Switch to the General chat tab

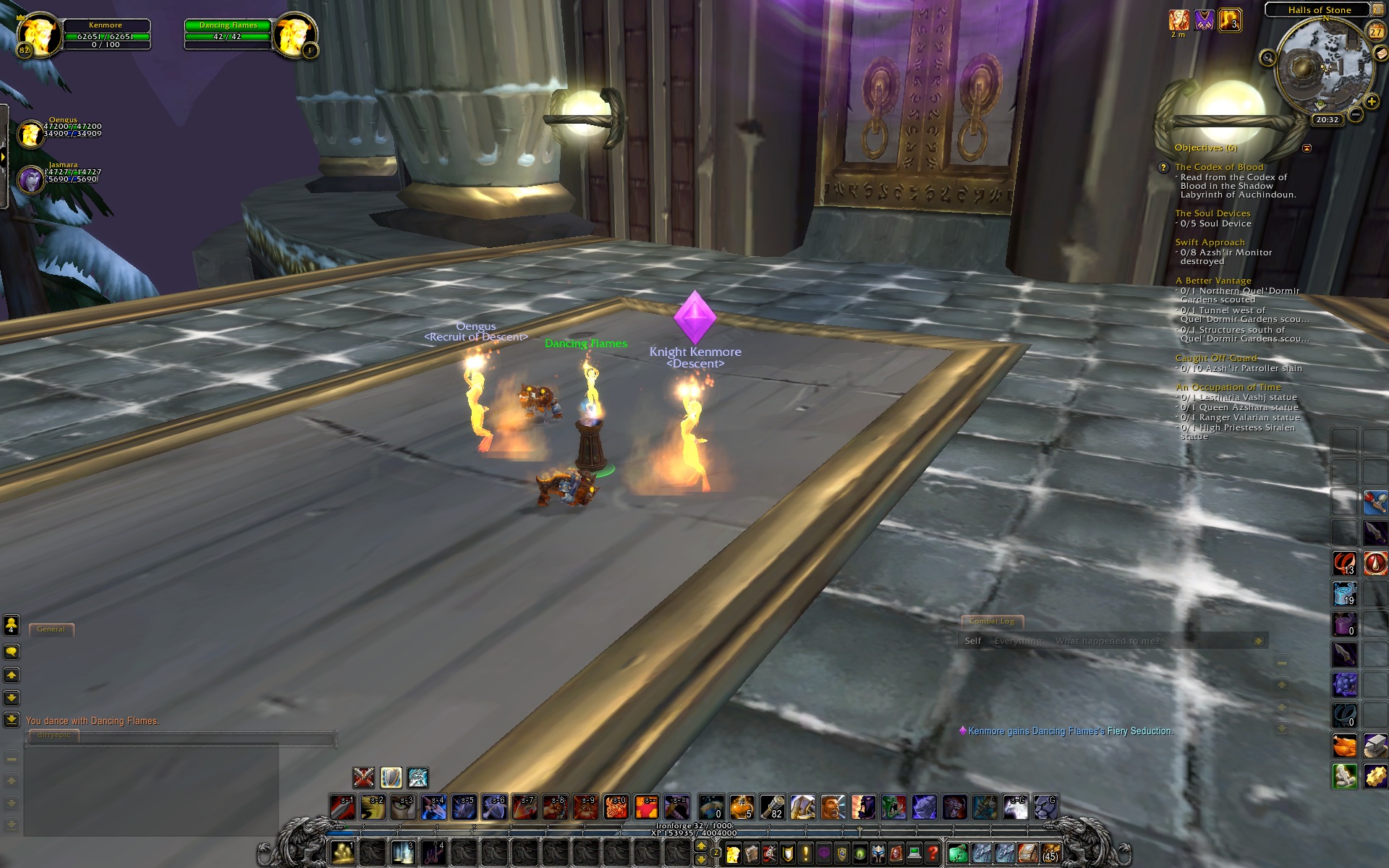pyautogui.click(x=51, y=629)
